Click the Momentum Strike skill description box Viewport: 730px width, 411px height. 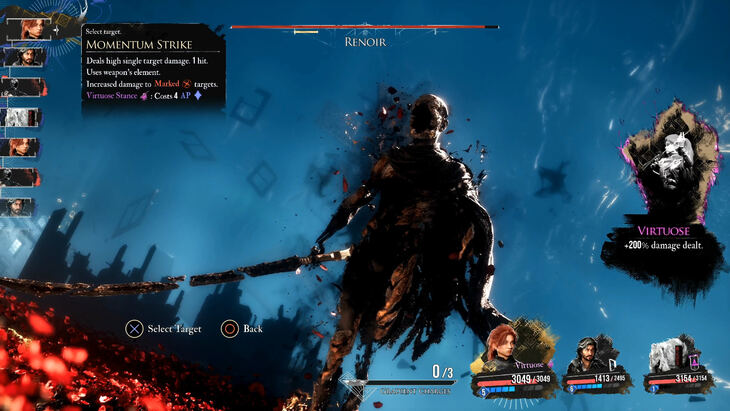[x=153, y=67]
